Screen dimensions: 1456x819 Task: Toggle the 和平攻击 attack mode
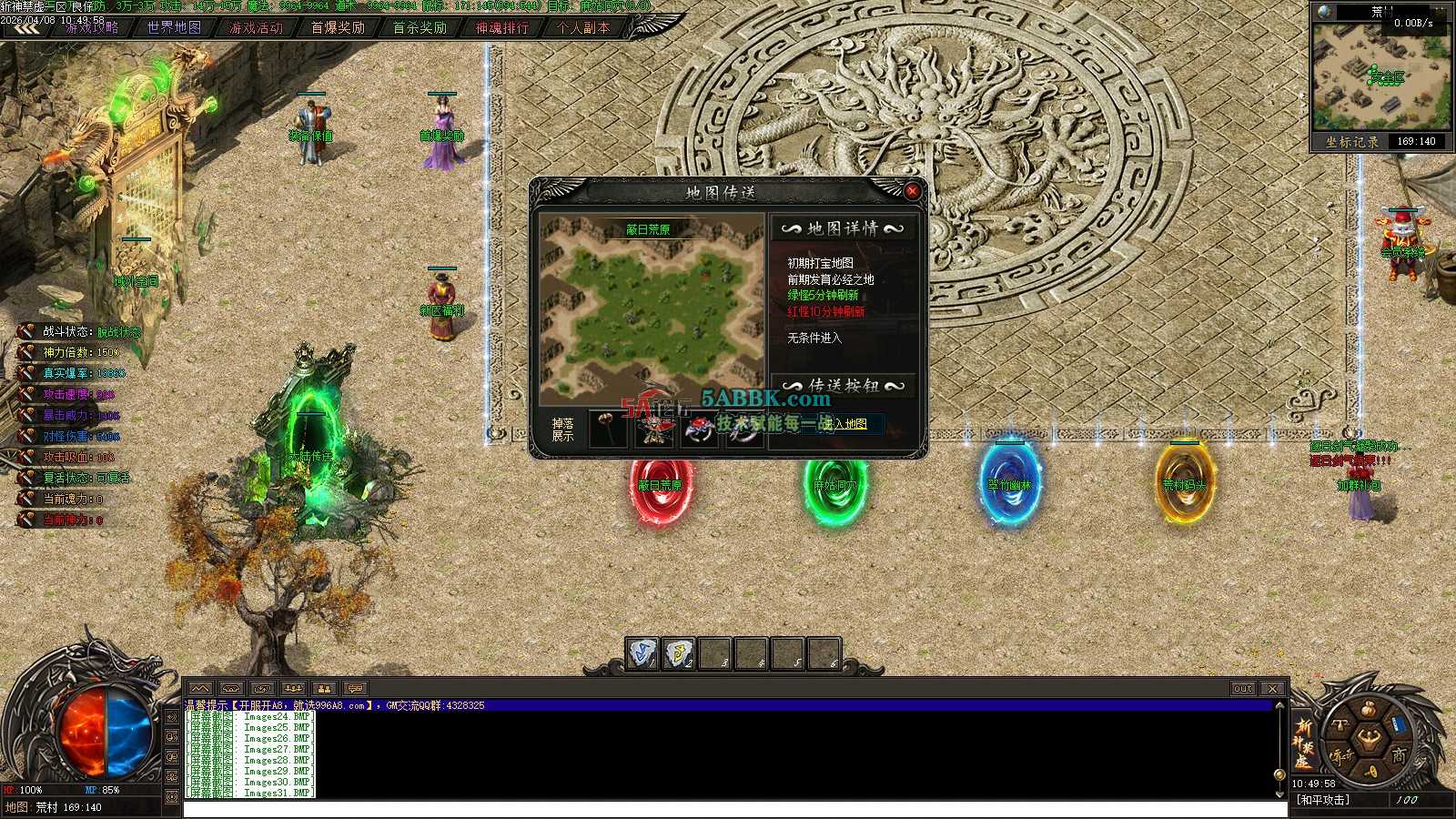coord(1324,800)
